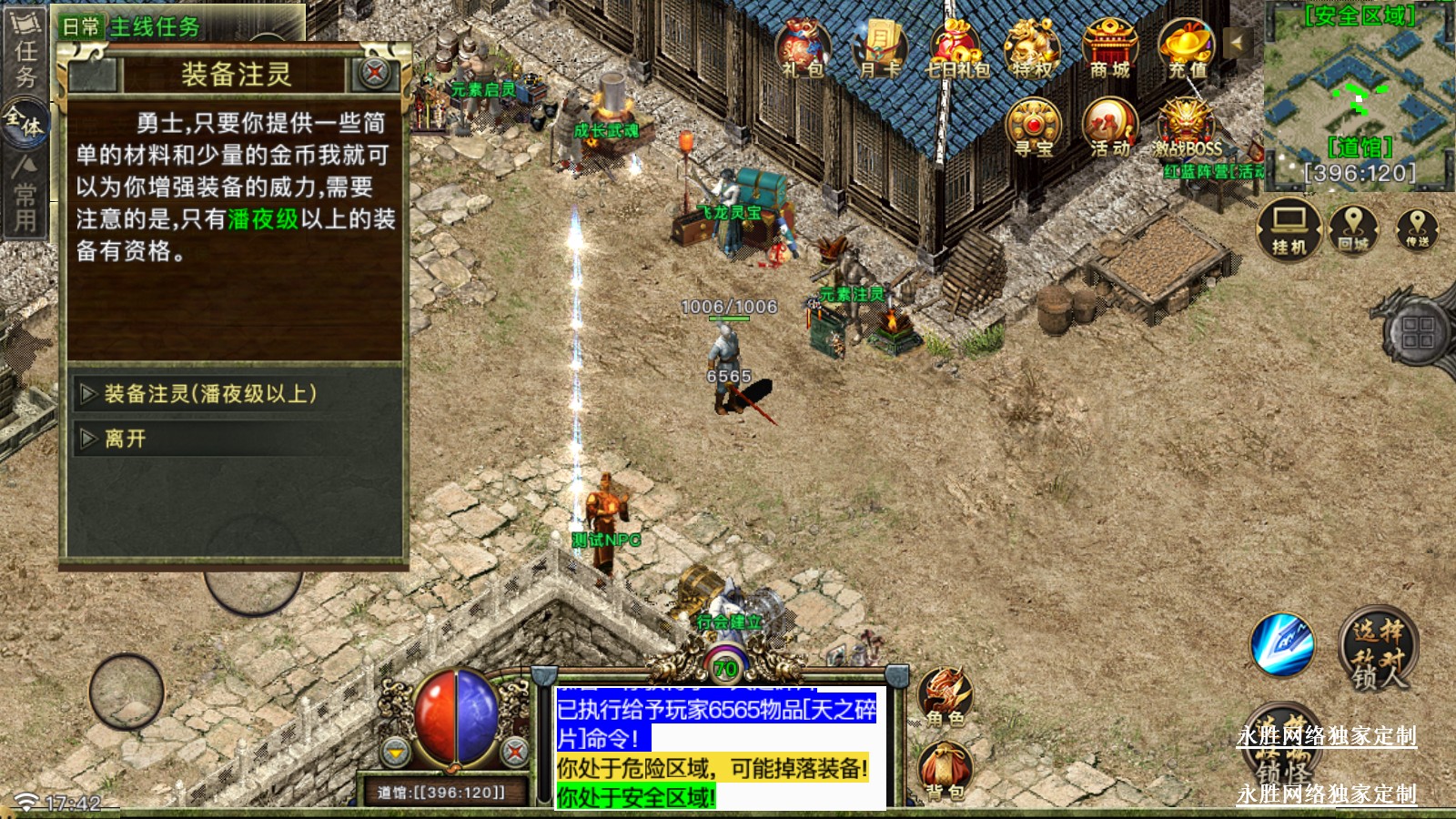Activate the blue lightning slash skill
Screen dimensions: 1456x819
click(x=1282, y=644)
